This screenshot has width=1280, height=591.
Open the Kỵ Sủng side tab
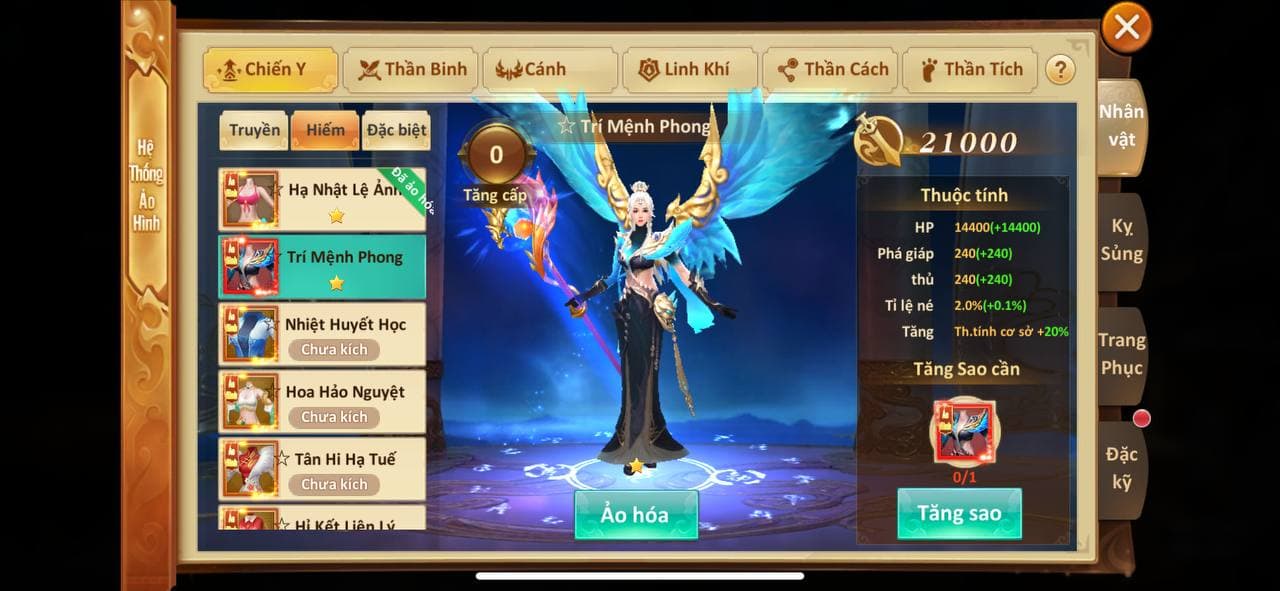click(1121, 240)
